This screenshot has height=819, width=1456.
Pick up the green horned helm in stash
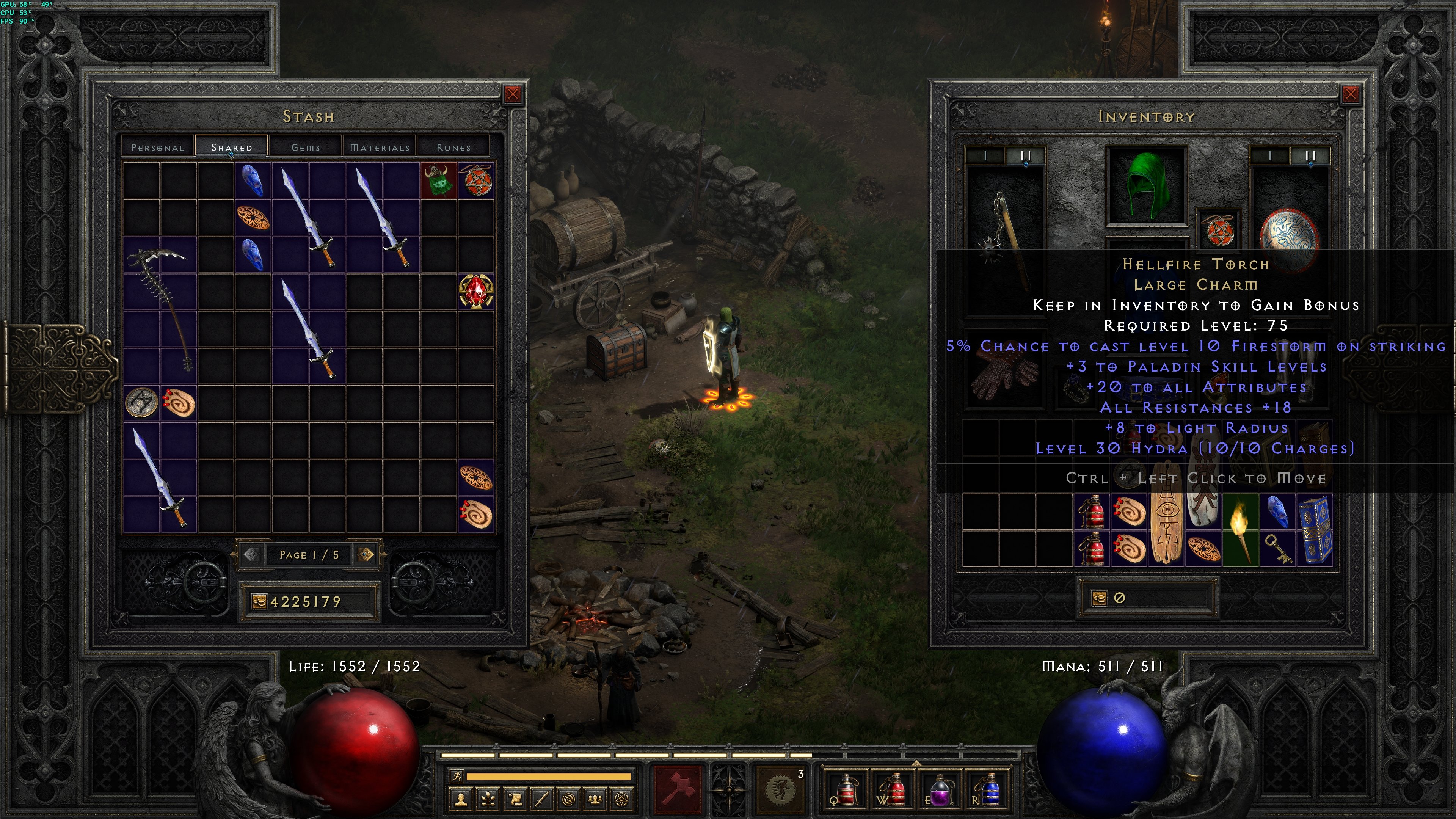coord(439,181)
